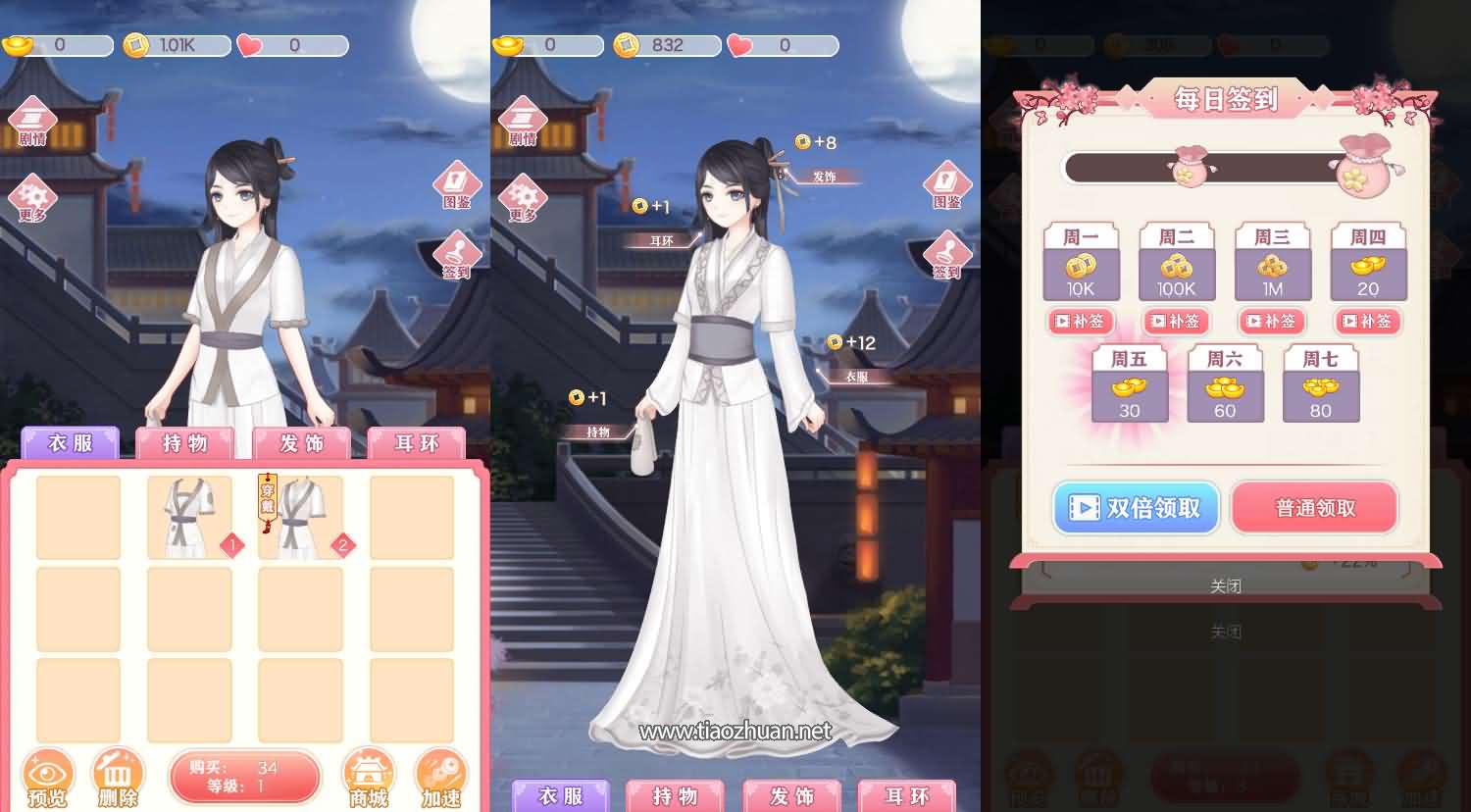Screen dimensions: 1471x812
Task: Tap 补签 under 周一 to re-sign
Action: (x=1081, y=322)
